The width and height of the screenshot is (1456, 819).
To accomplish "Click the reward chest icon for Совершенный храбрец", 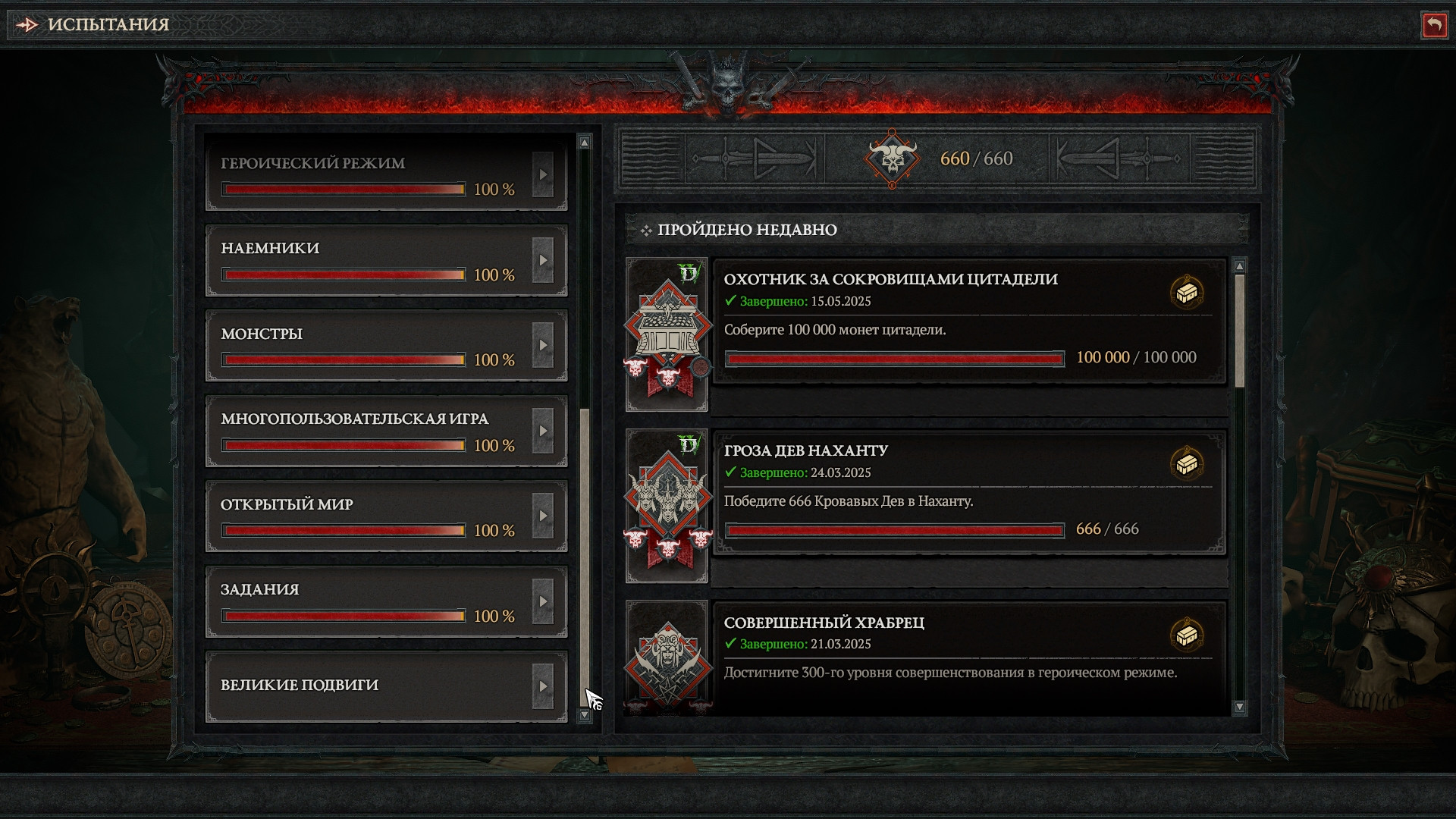I will click(x=1187, y=635).
